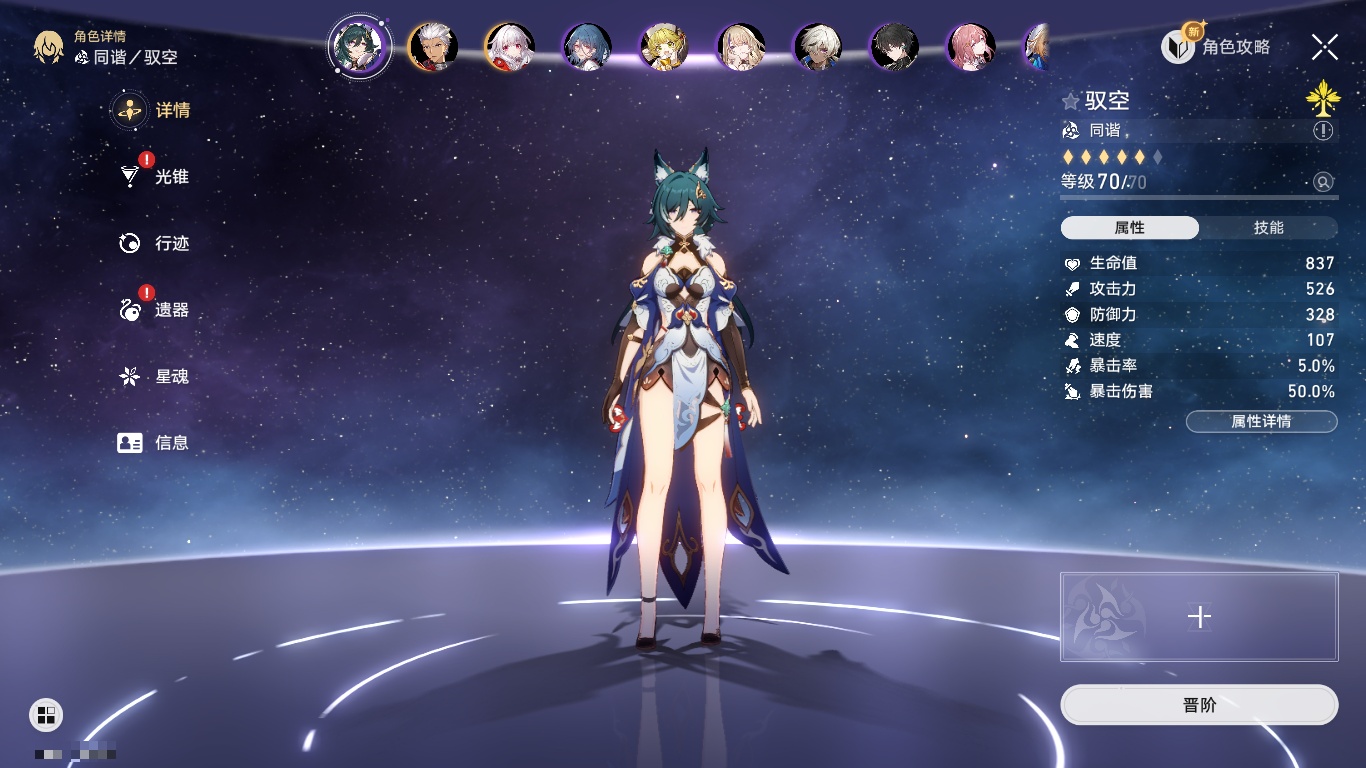
Task: Switch to the 属性 attributes tab
Action: click(x=1130, y=228)
